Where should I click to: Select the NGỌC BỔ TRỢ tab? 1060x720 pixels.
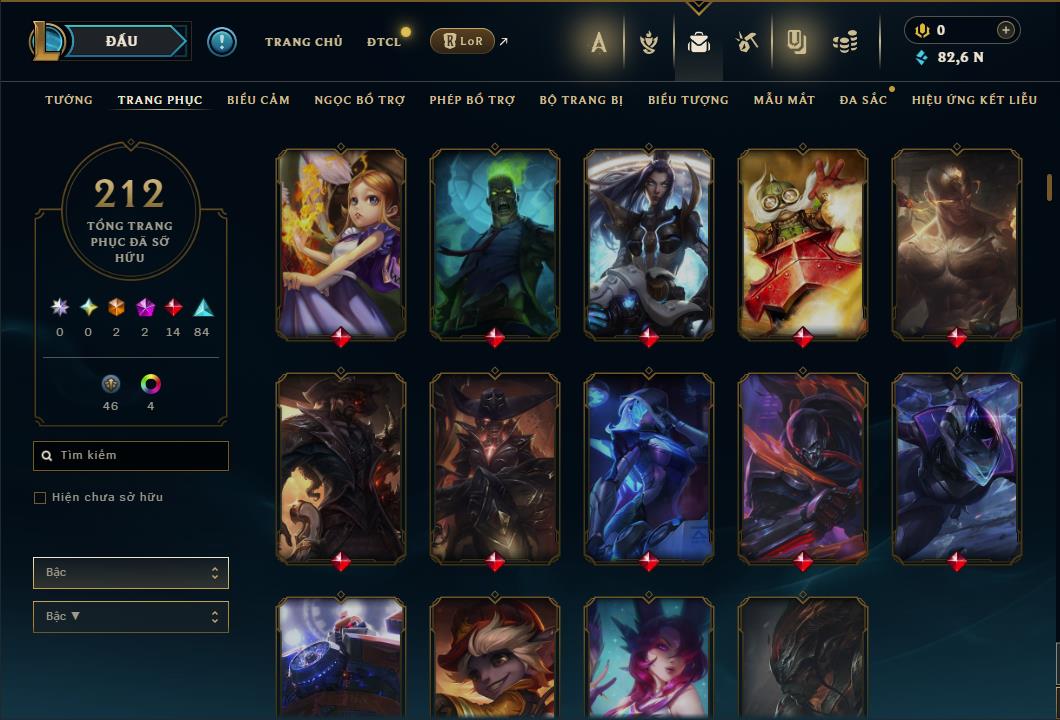(359, 100)
